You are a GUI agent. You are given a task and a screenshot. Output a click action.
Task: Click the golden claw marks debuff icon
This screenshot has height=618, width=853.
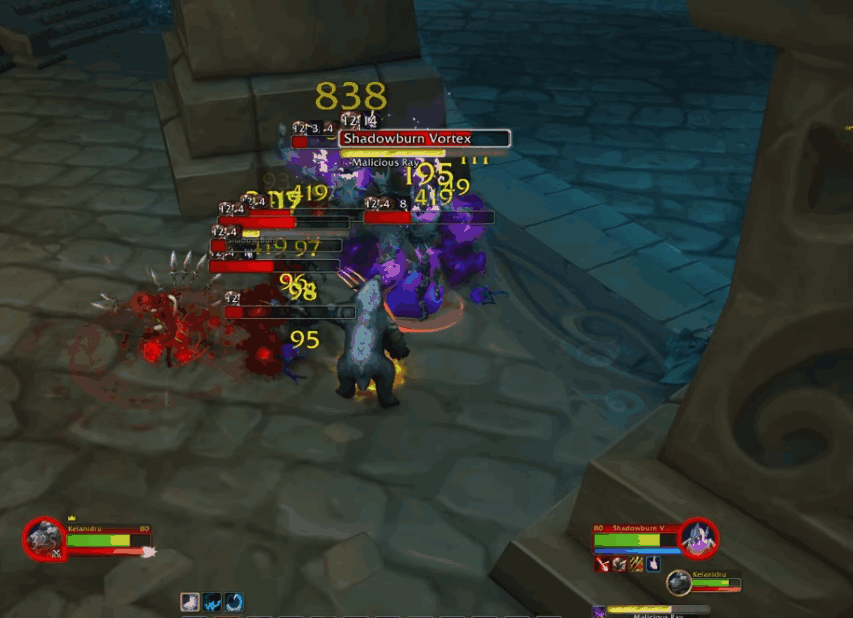(636, 565)
